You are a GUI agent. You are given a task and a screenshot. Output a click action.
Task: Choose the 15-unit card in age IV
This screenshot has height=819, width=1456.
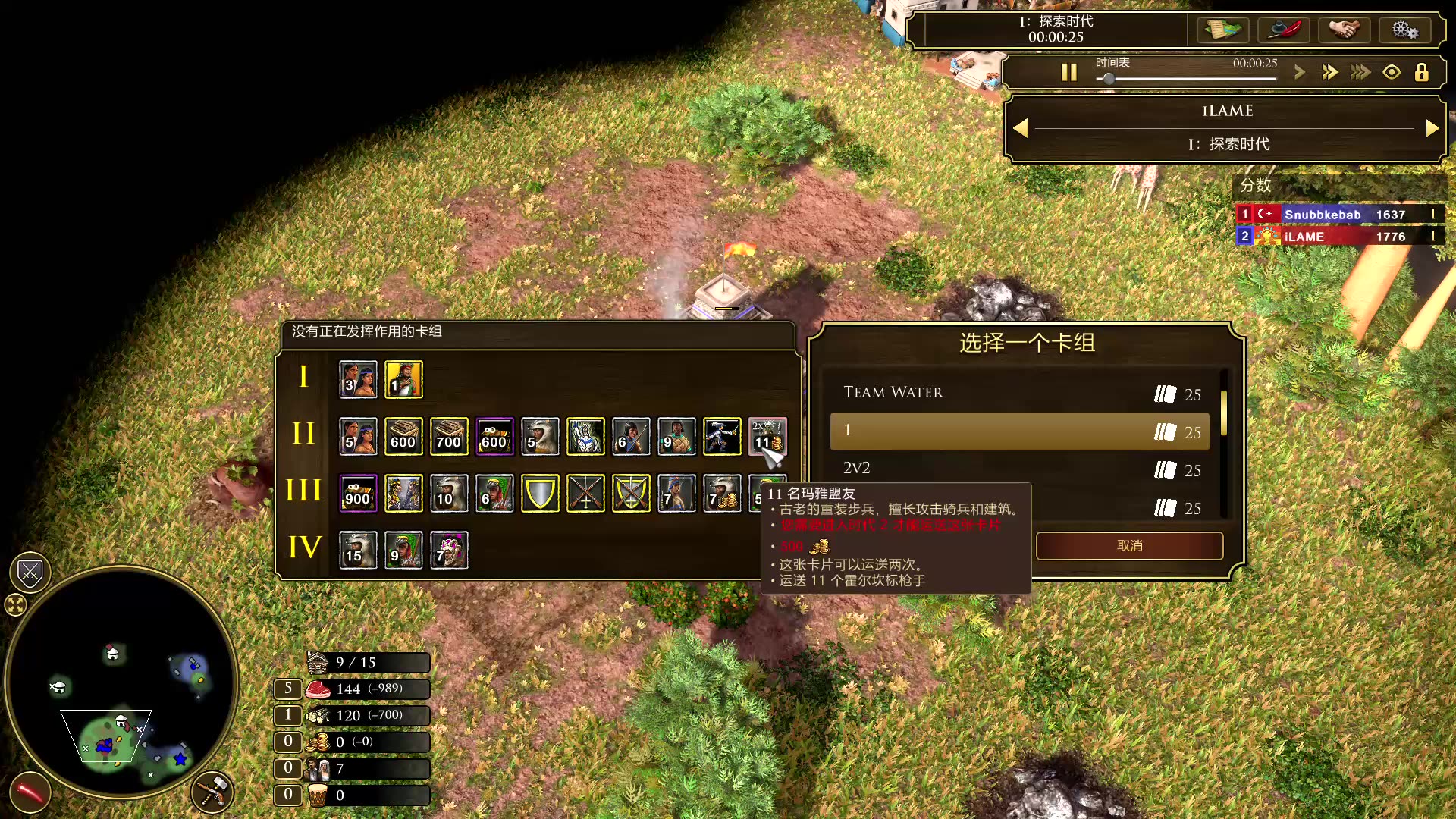[x=358, y=551]
